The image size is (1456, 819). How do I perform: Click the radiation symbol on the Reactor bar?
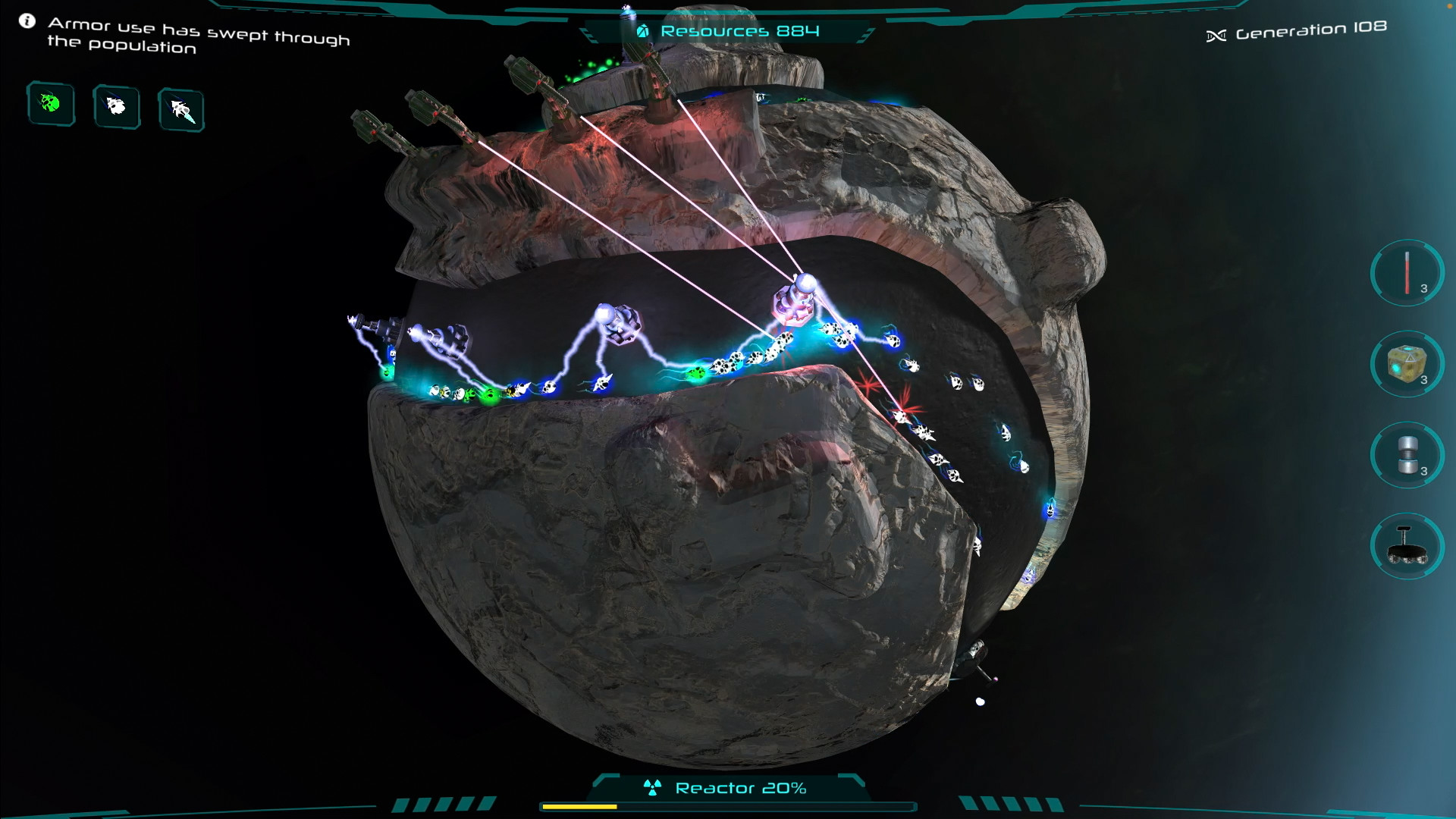(652, 787)
